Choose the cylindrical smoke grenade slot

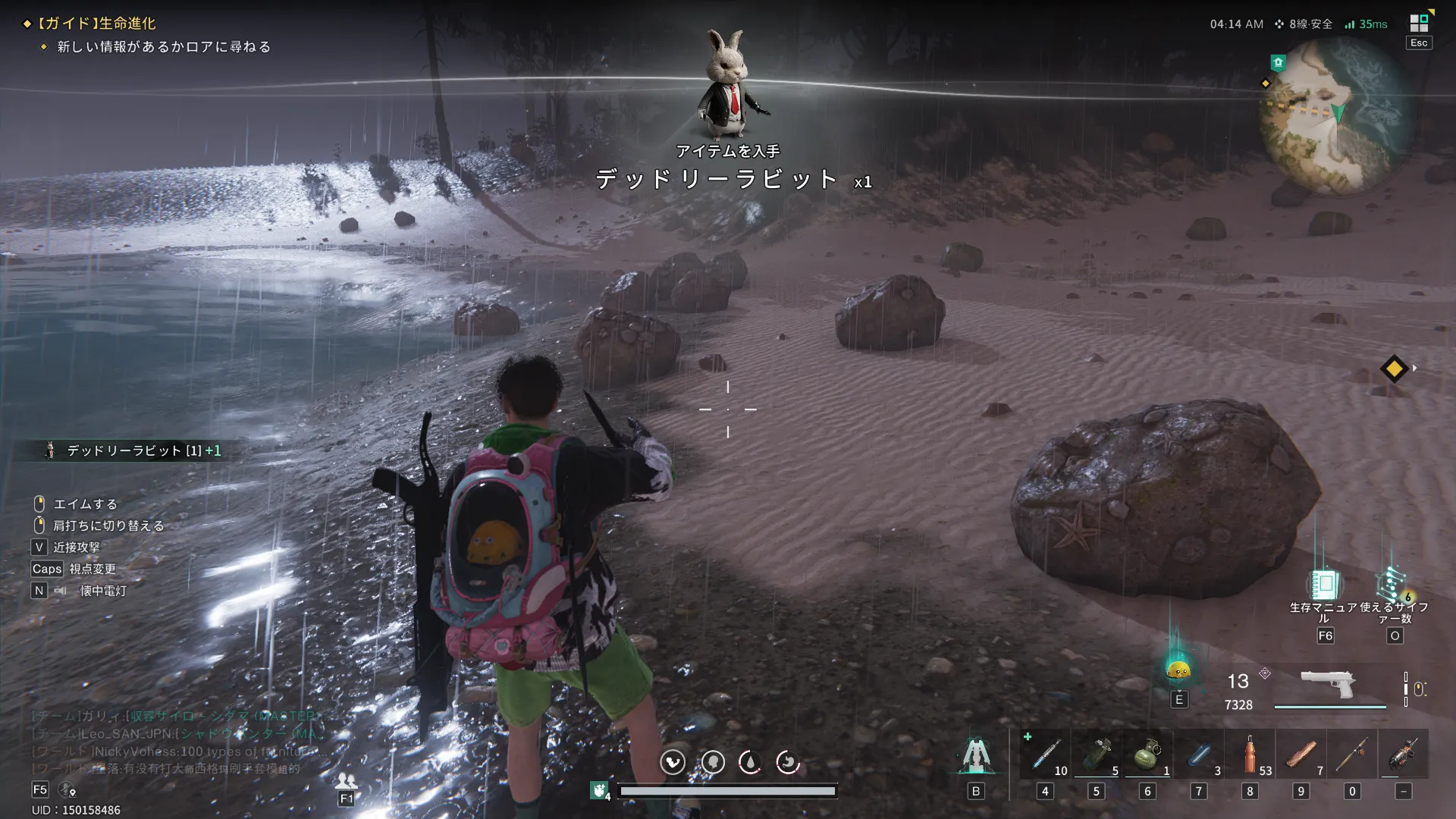click(1097, 755)
